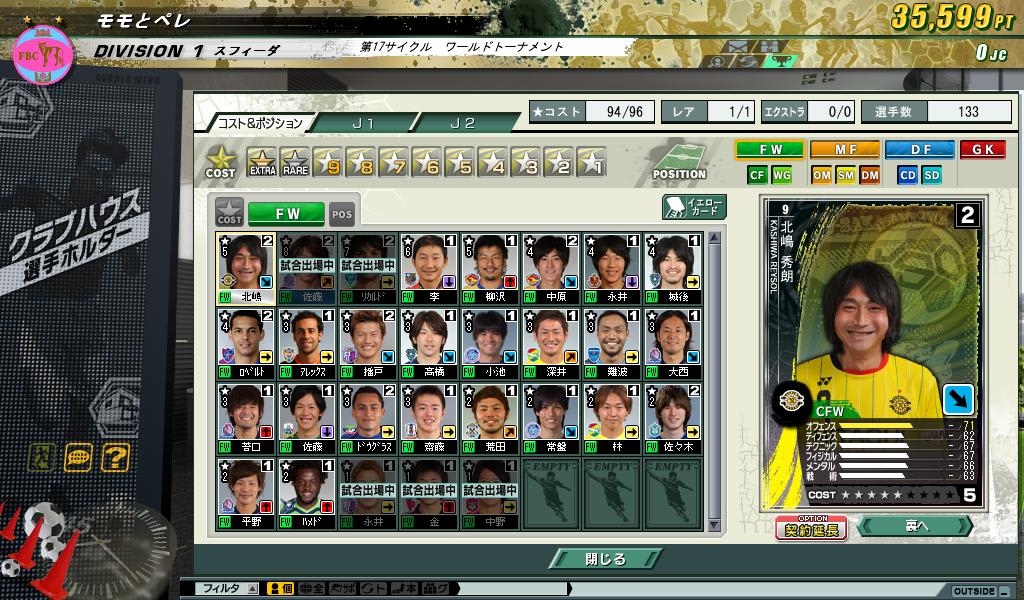
Task: Sort the list by POS
Action: point(342,213)
